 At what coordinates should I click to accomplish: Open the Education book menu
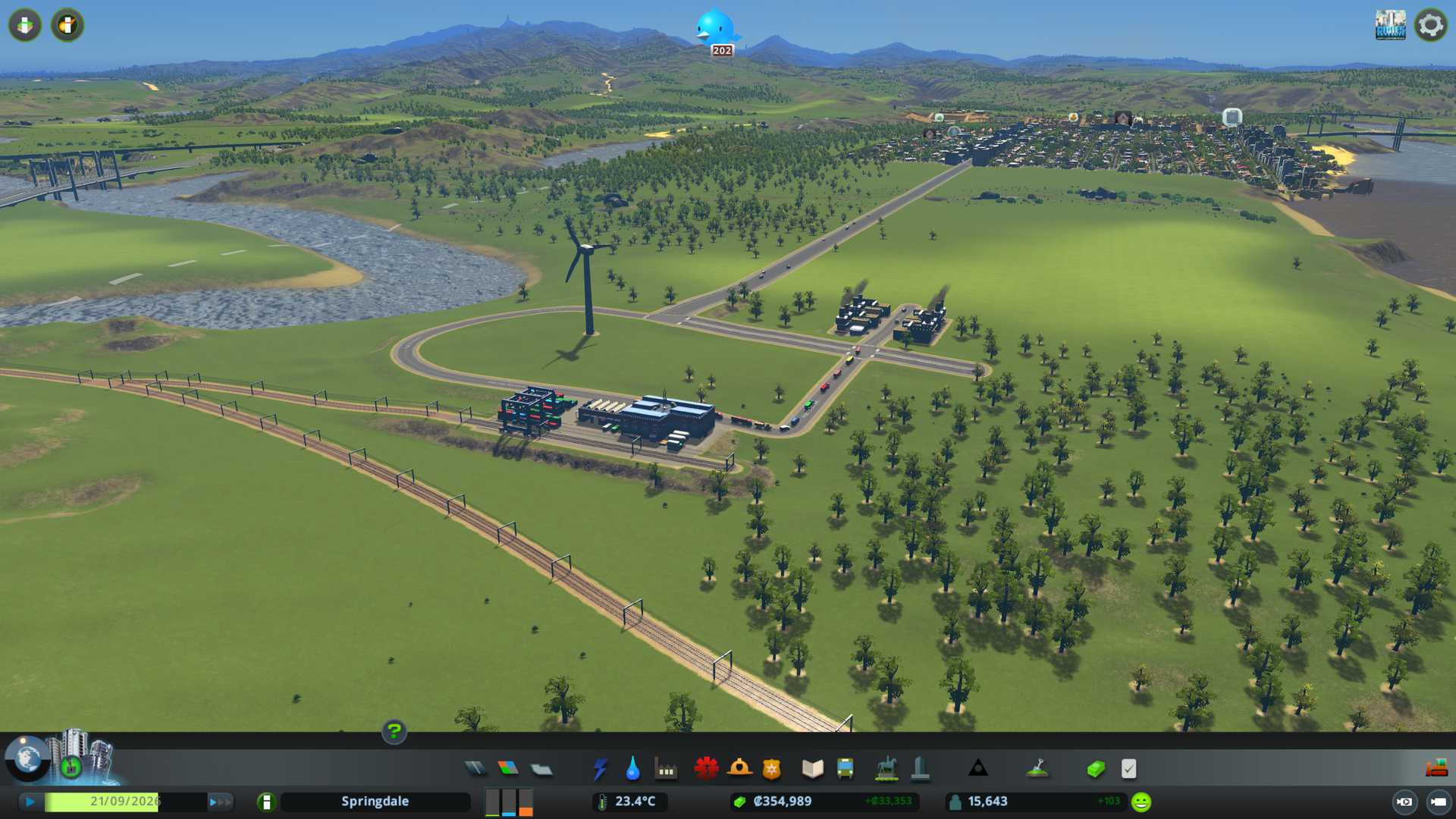pos(812,769)
